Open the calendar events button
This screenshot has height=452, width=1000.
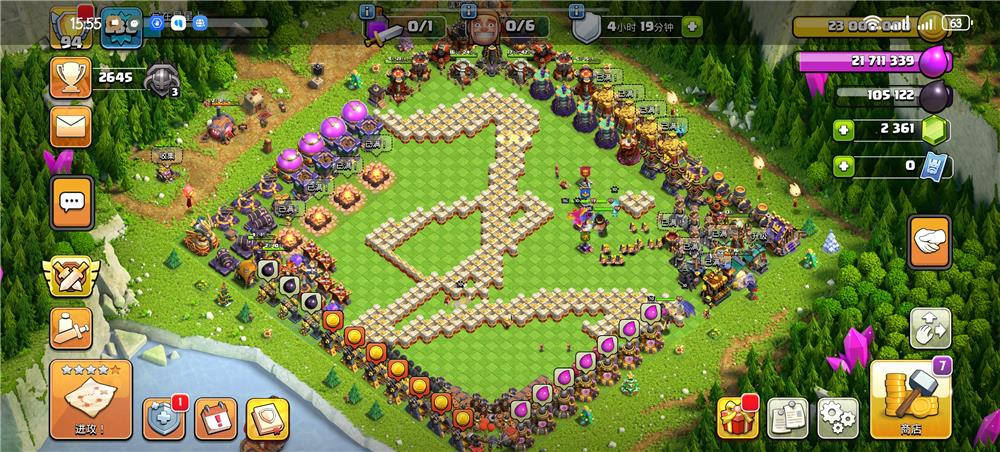pos(215,418)
